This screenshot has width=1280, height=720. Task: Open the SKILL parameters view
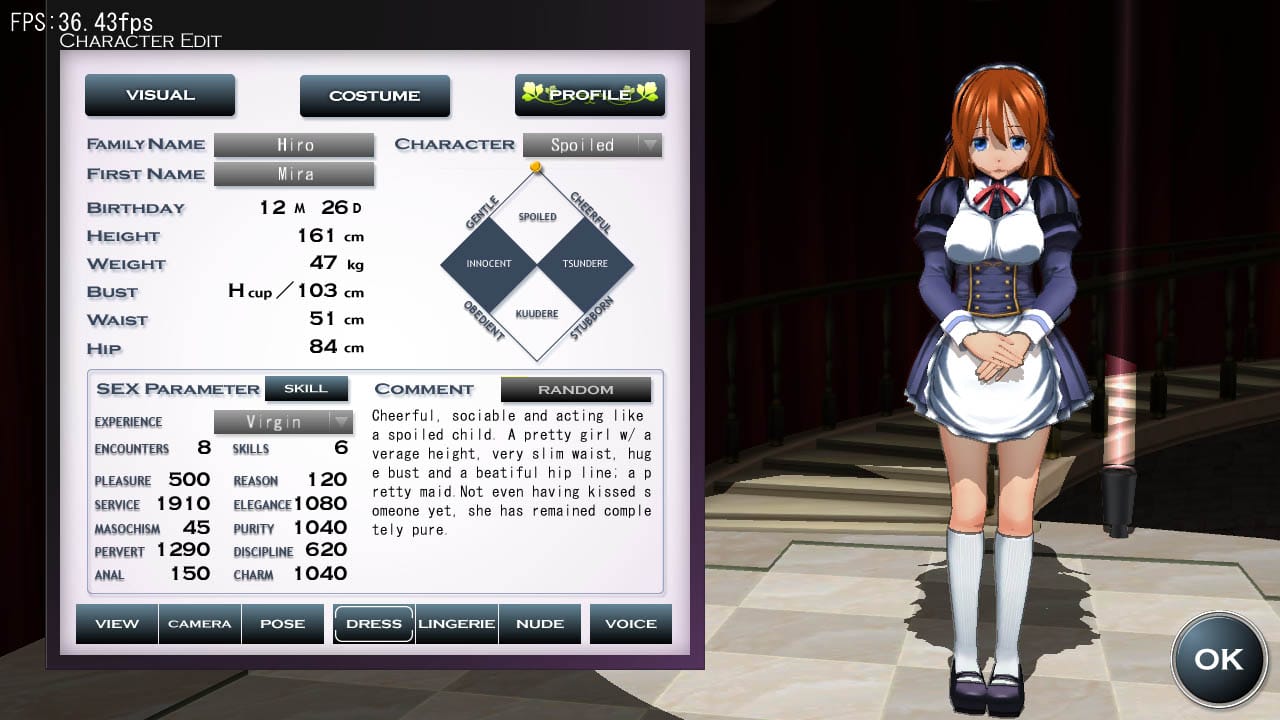307,388
